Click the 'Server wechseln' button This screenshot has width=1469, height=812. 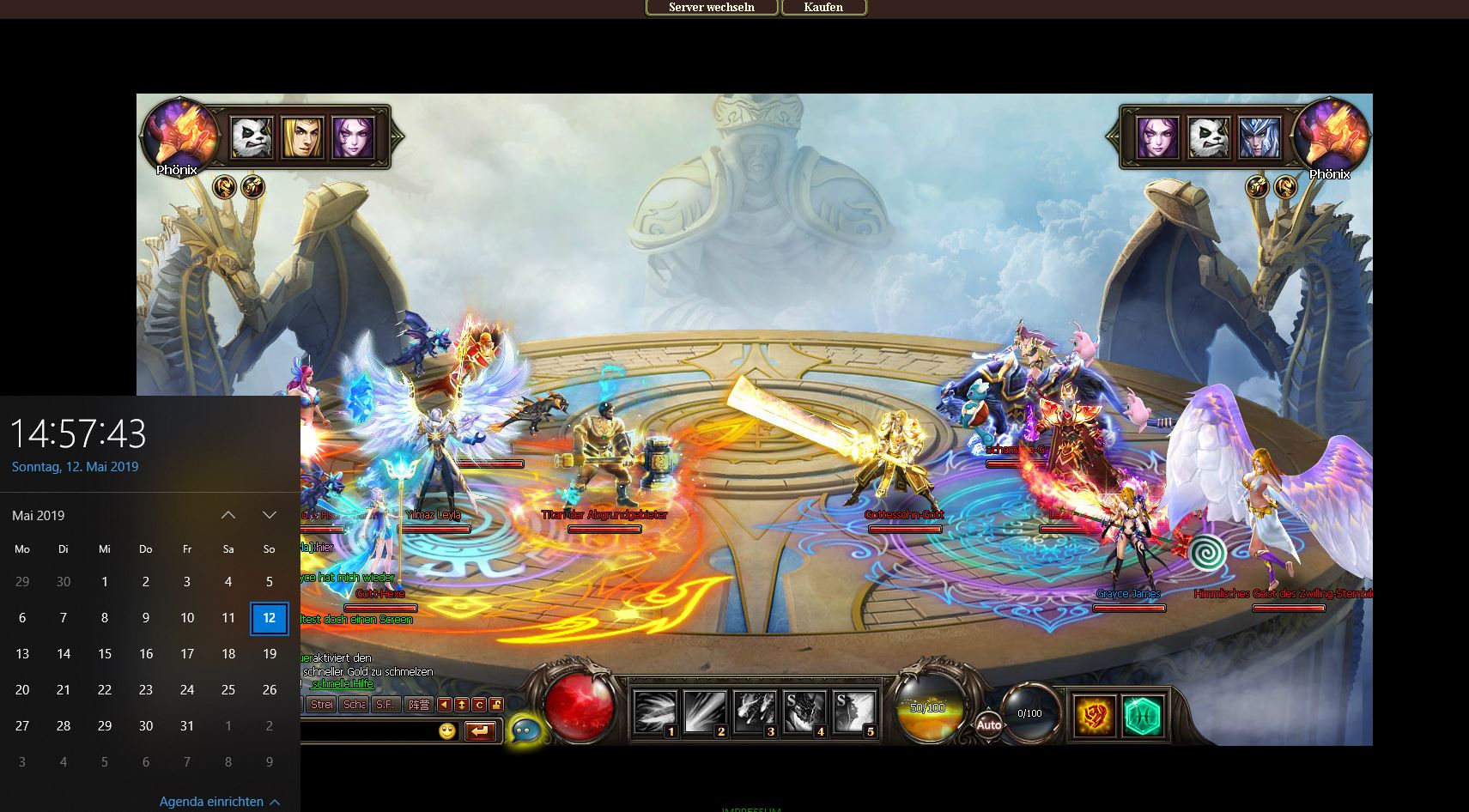click(711, 8)
